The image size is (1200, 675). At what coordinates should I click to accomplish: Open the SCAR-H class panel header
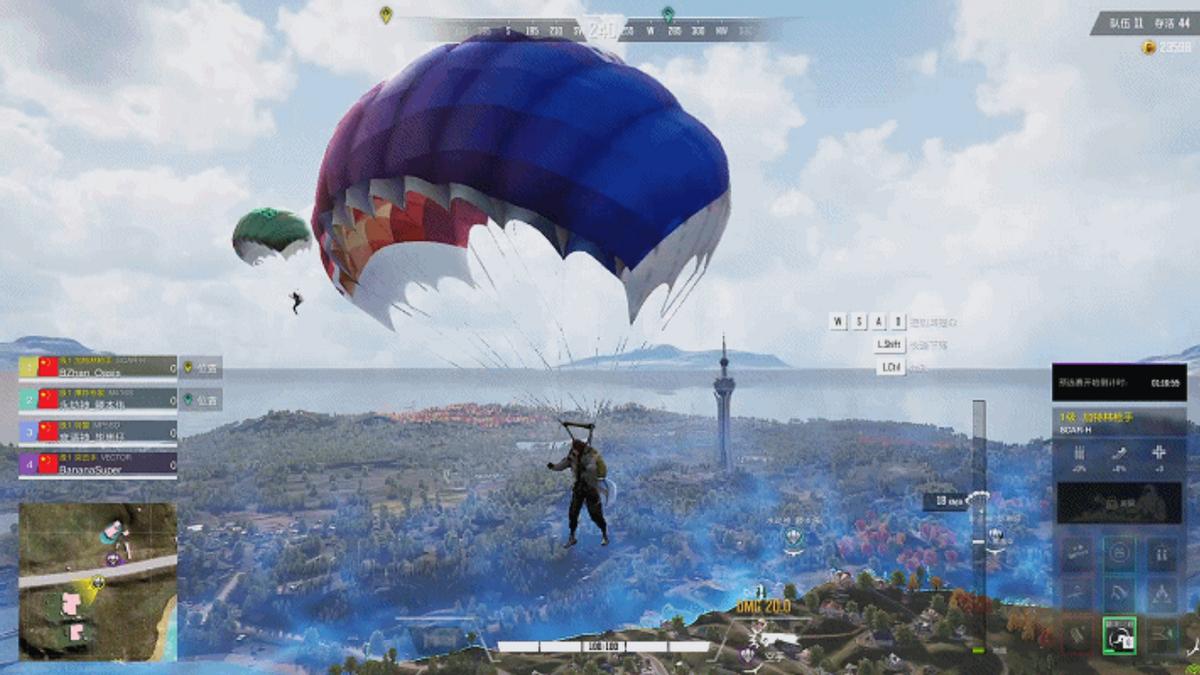click(x=1118, y=422)
